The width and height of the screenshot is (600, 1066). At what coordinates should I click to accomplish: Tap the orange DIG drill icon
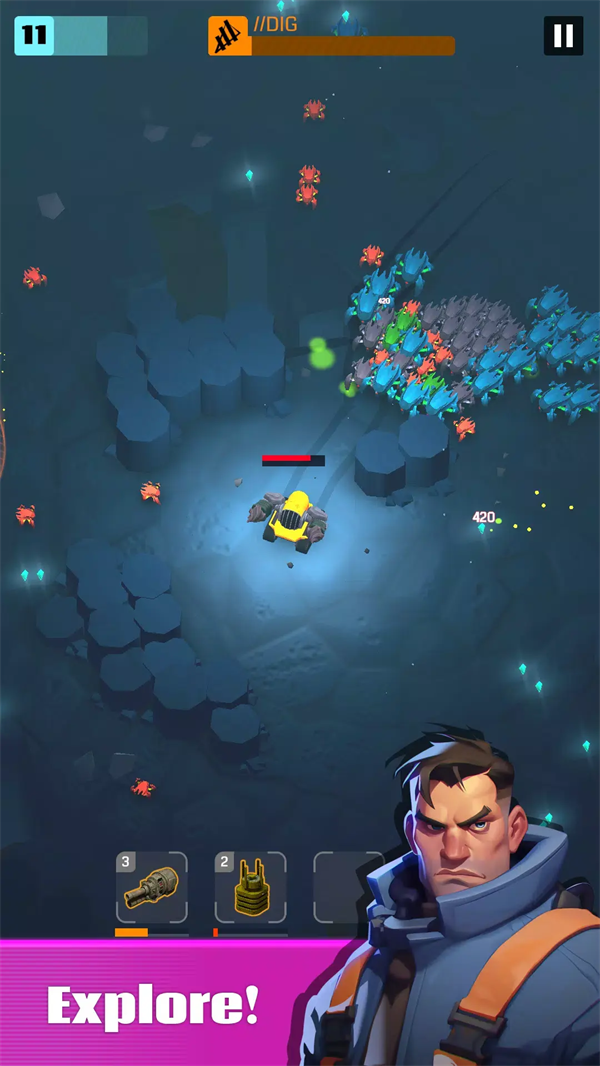tap(228, 37)
